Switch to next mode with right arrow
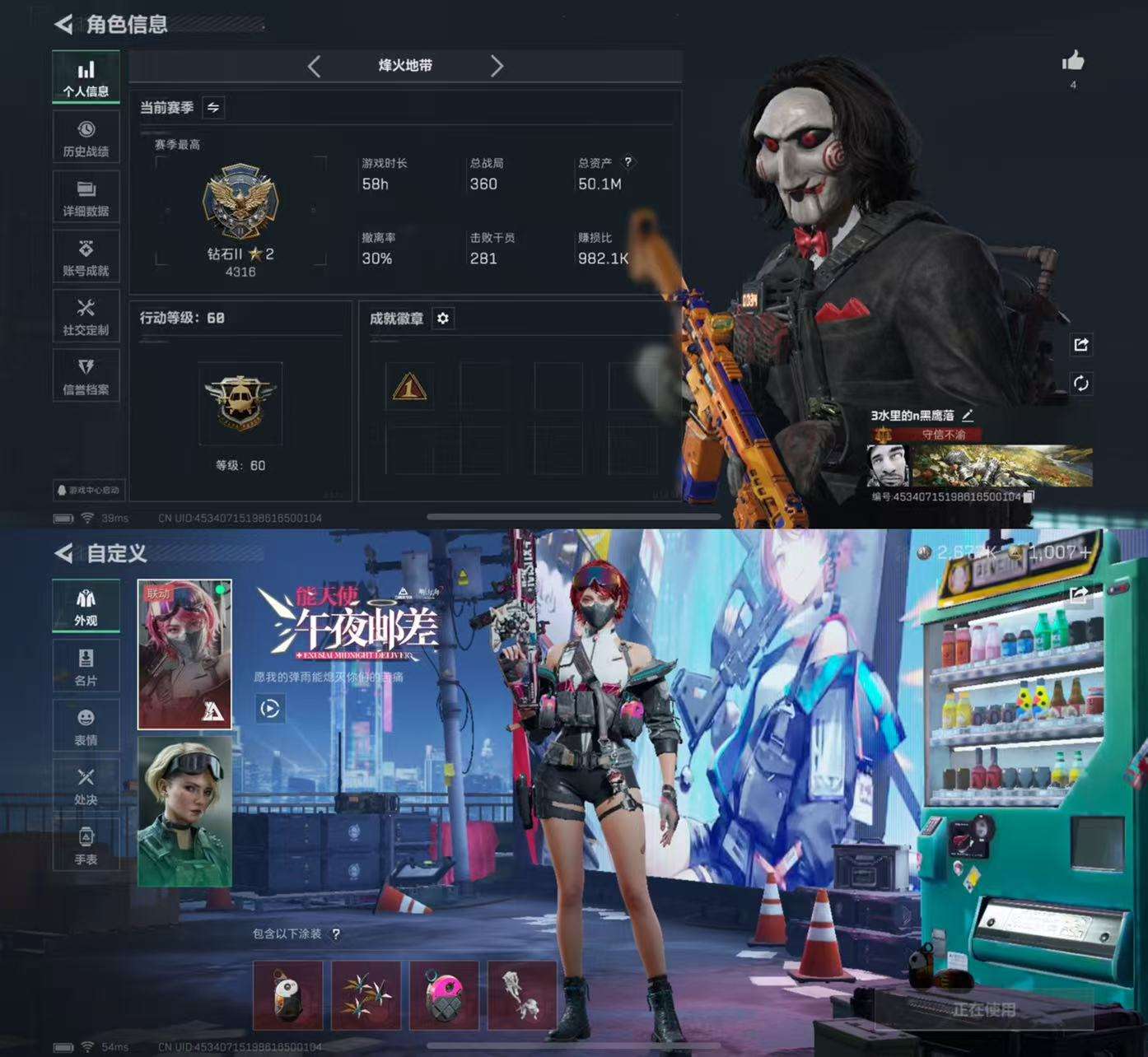This screenshot has height=1057, width=1148. click(497, 67)
